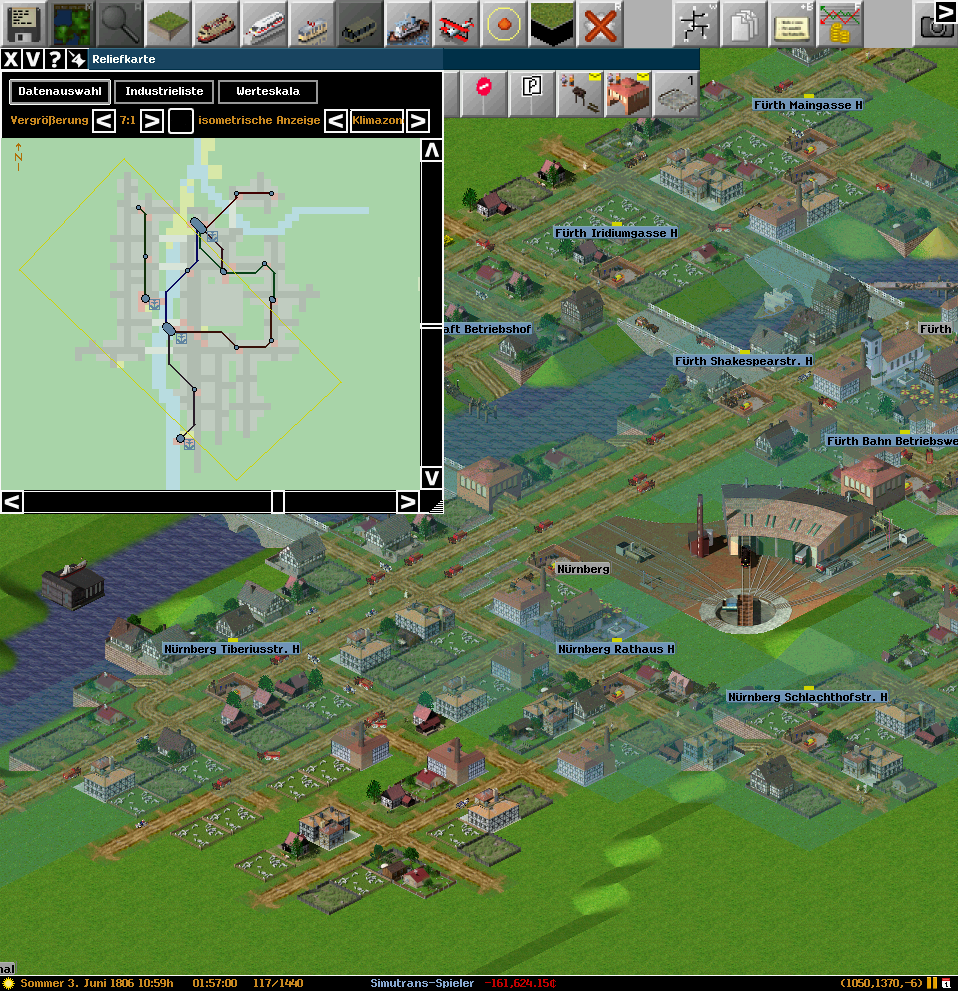The height and width of the screenshot is (991, 958).
Task: Select the parking sign tool
Action: click(531, 92)
